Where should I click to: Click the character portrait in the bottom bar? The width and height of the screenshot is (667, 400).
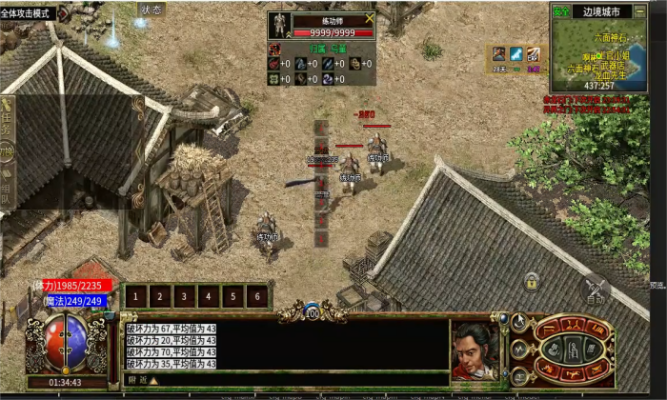[x=474, y=348]
